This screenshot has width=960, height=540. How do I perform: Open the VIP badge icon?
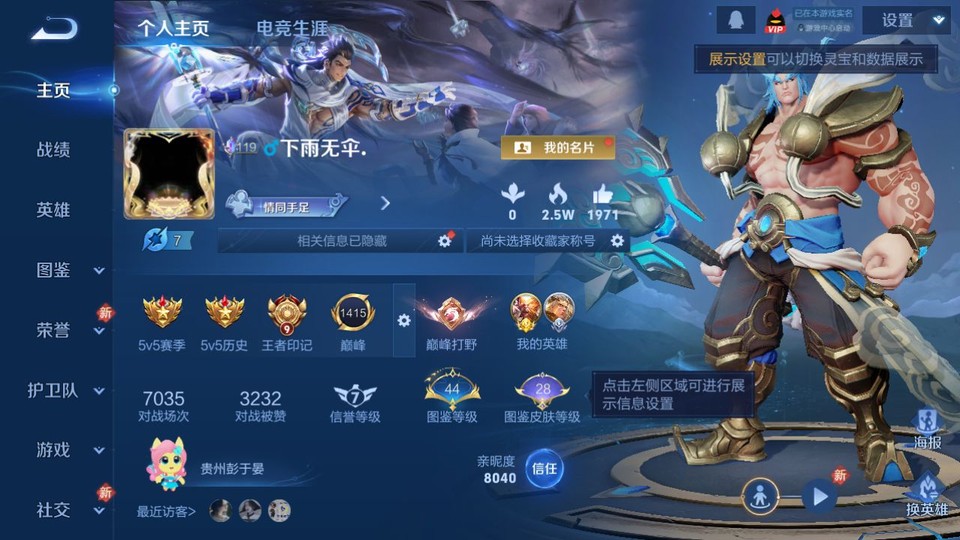pos(776,20)
